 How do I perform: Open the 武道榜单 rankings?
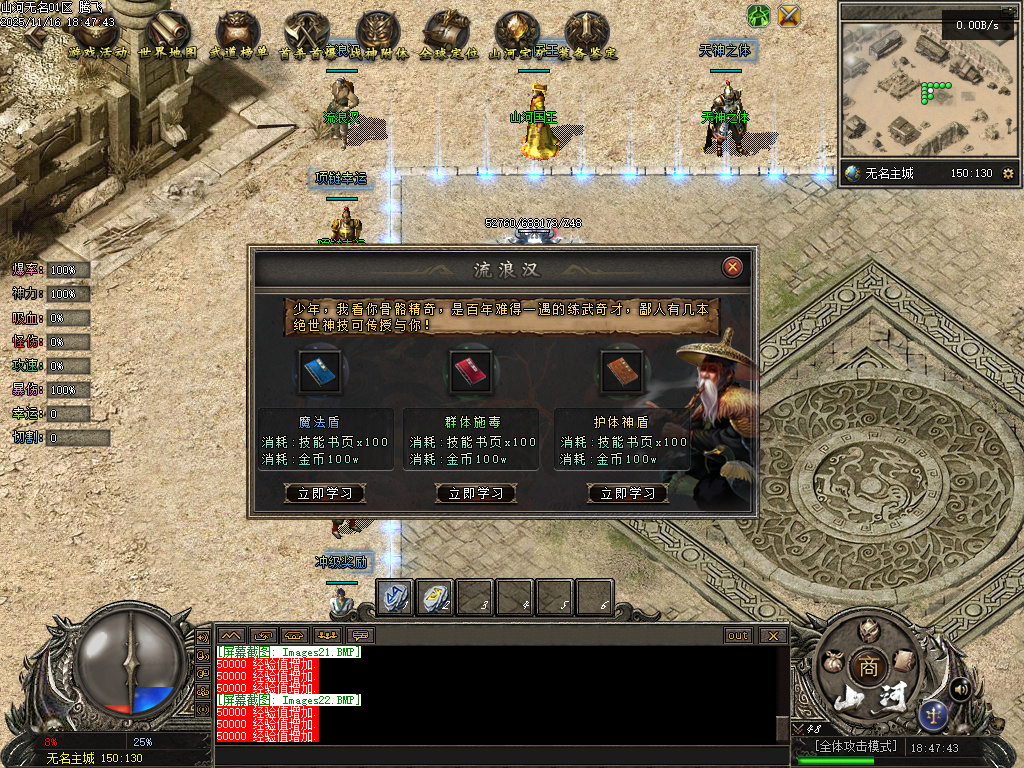[x=238, y=37]
